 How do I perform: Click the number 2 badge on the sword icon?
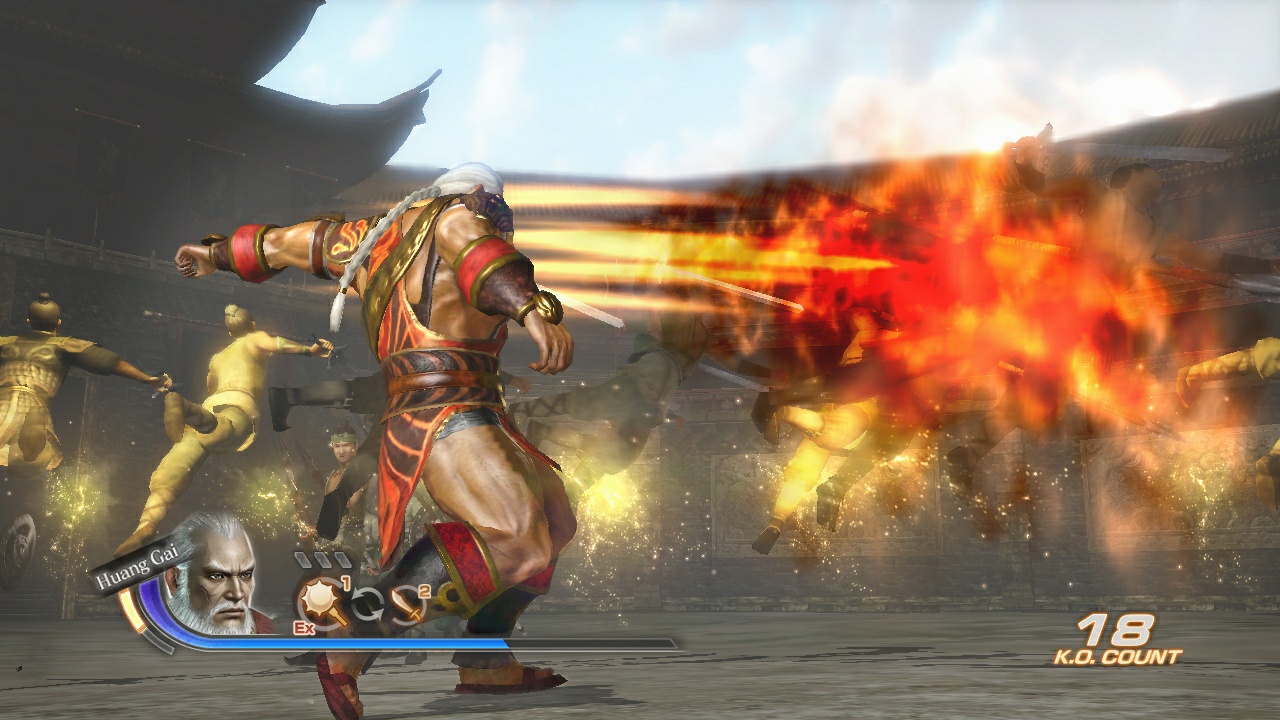tap(424, 592)
